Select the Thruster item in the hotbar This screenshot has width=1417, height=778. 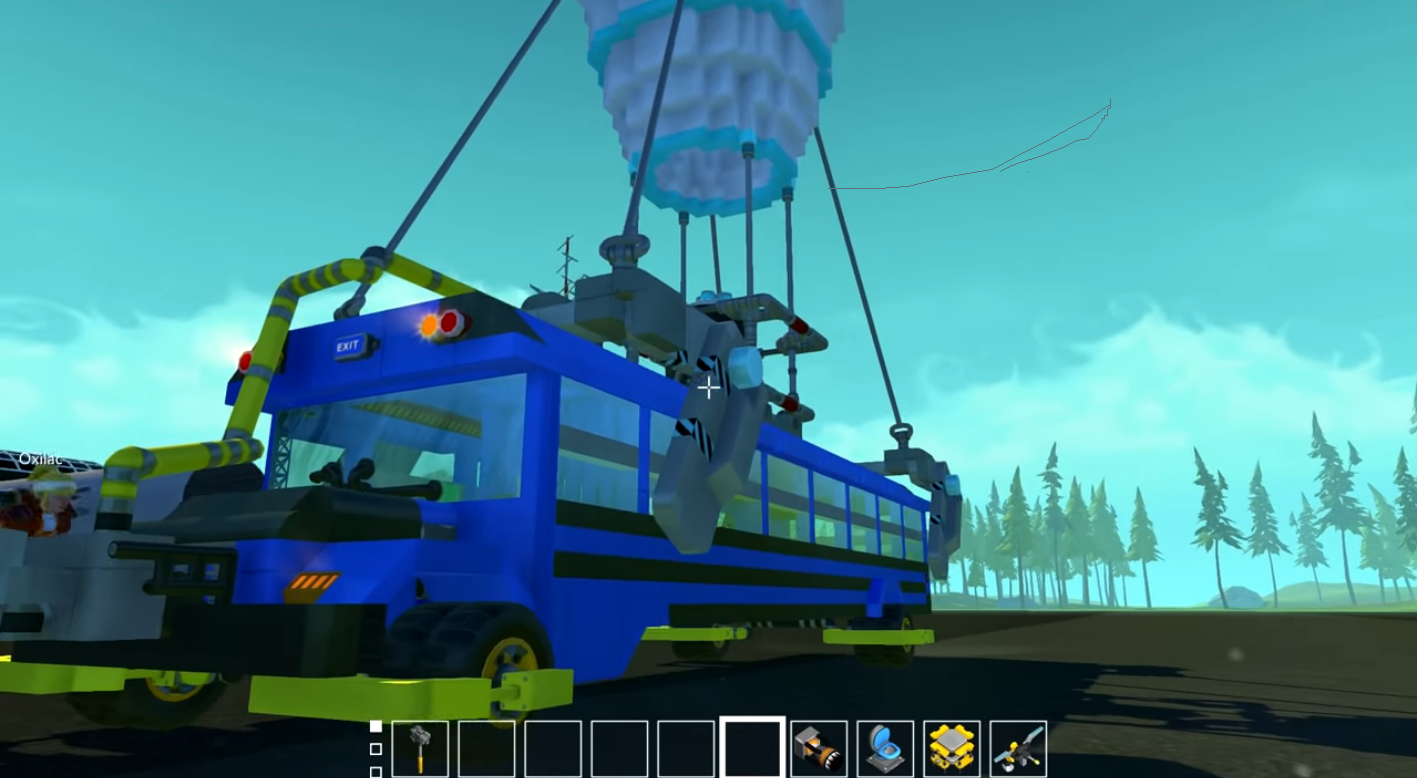(x=818, y=748)
